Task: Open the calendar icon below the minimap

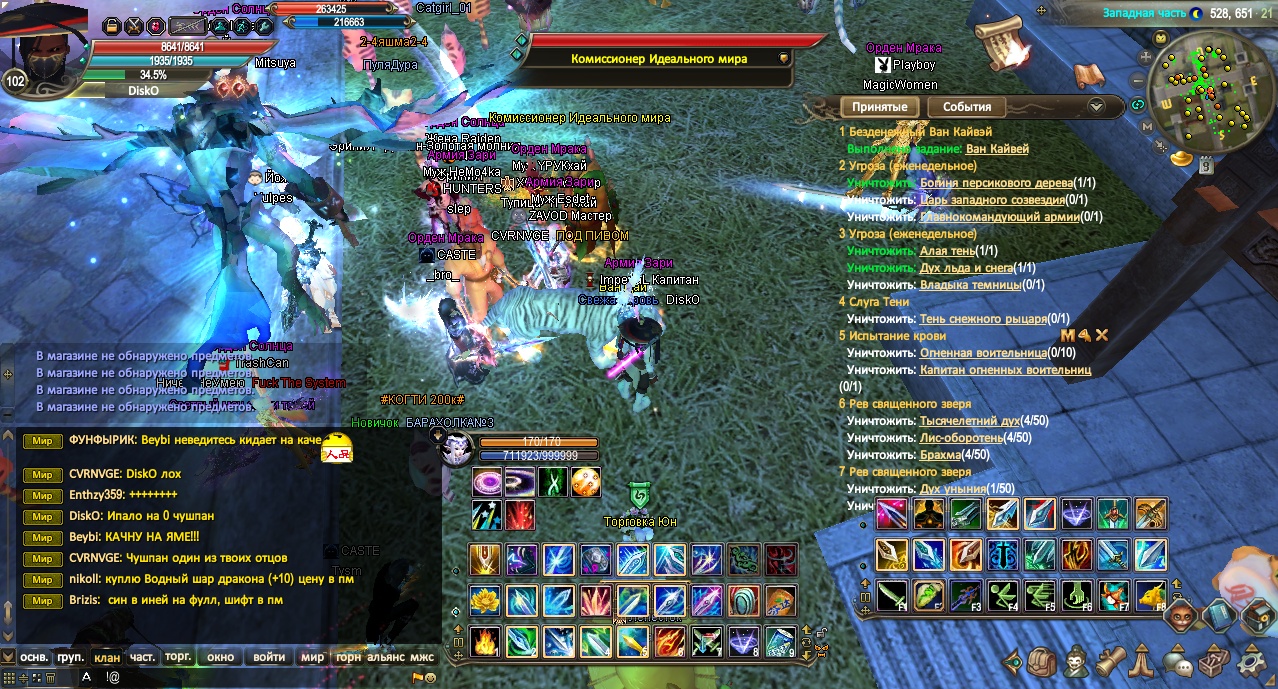Action: (1206, 167)
